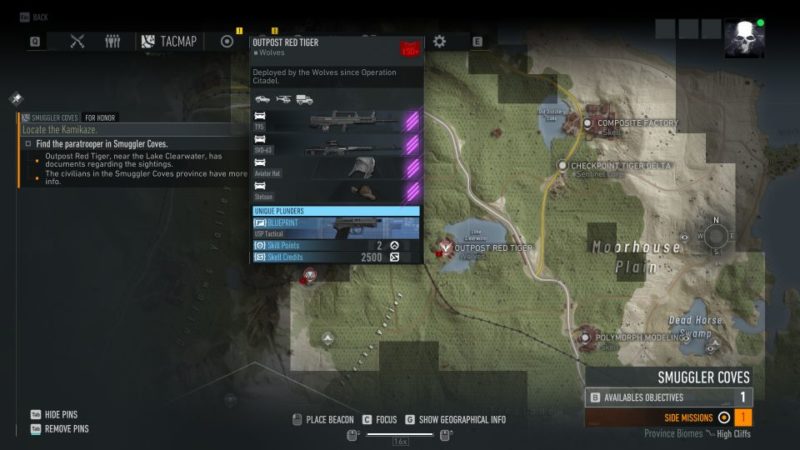Open the squad members tab
This screenshot has height=450, width=800.
[113, 41]
